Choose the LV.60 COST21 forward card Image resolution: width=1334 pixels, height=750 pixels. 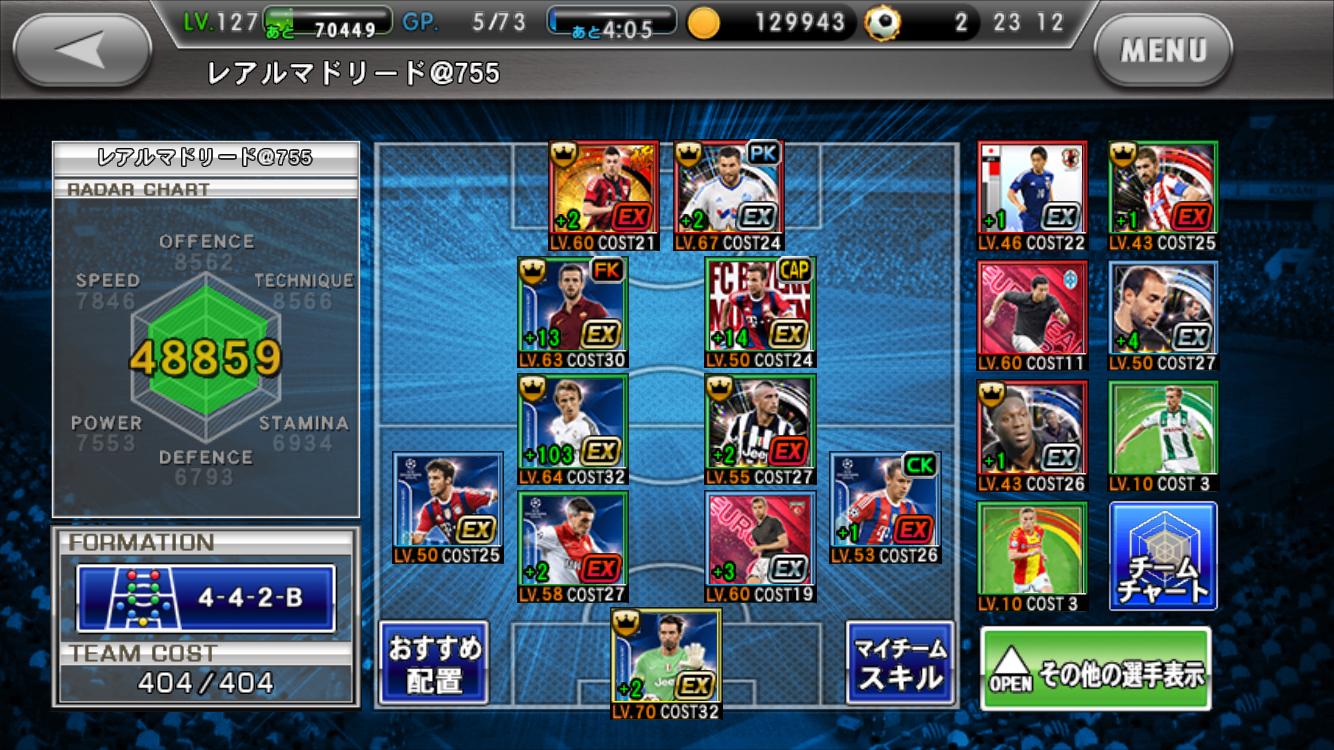pyautogui.click(x=603, y=195)
